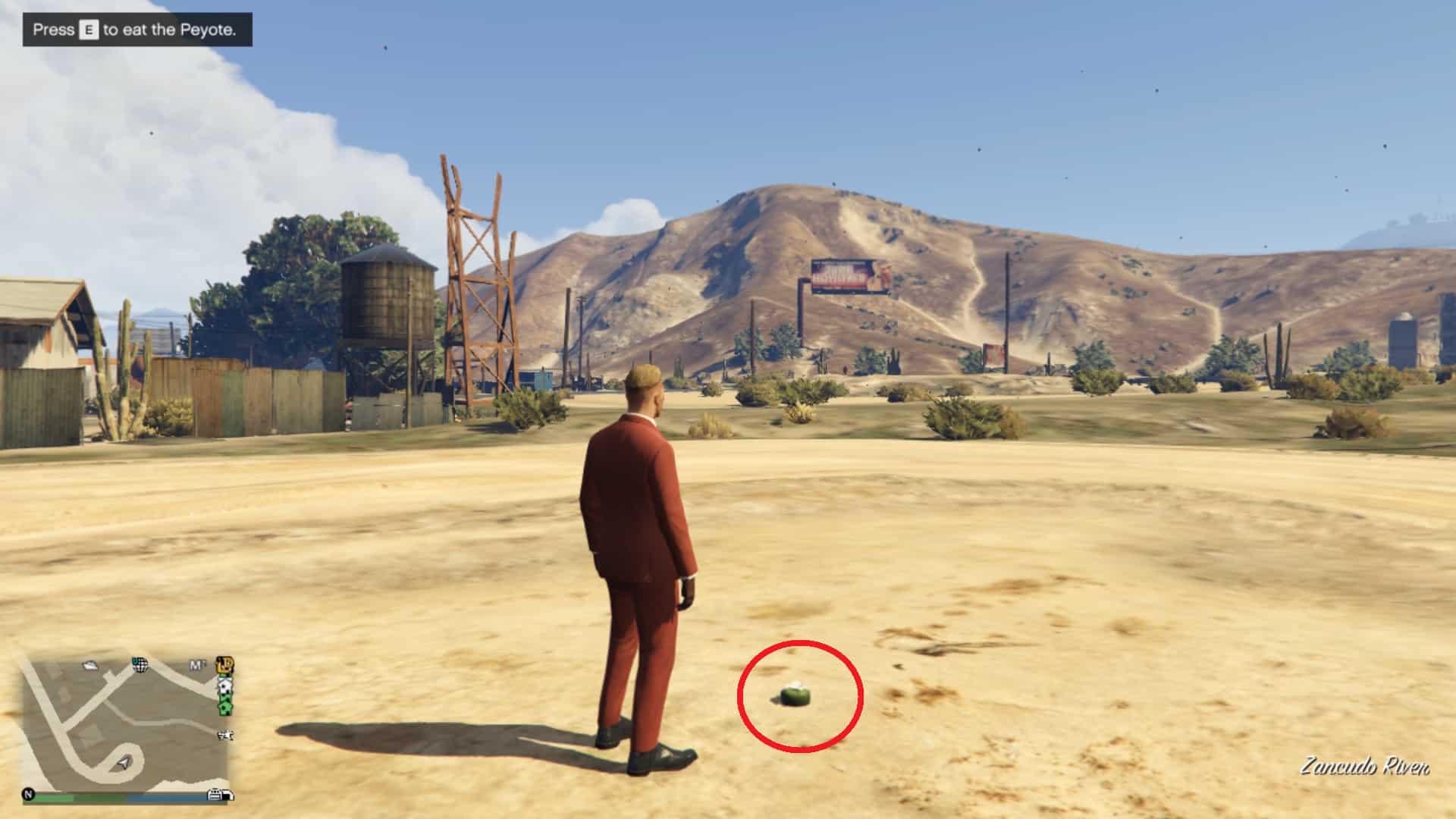Screen dimensions: 1456x819
Task: Click the minimap in the corner
Action: pyautogui.click(x=125, y=724)
